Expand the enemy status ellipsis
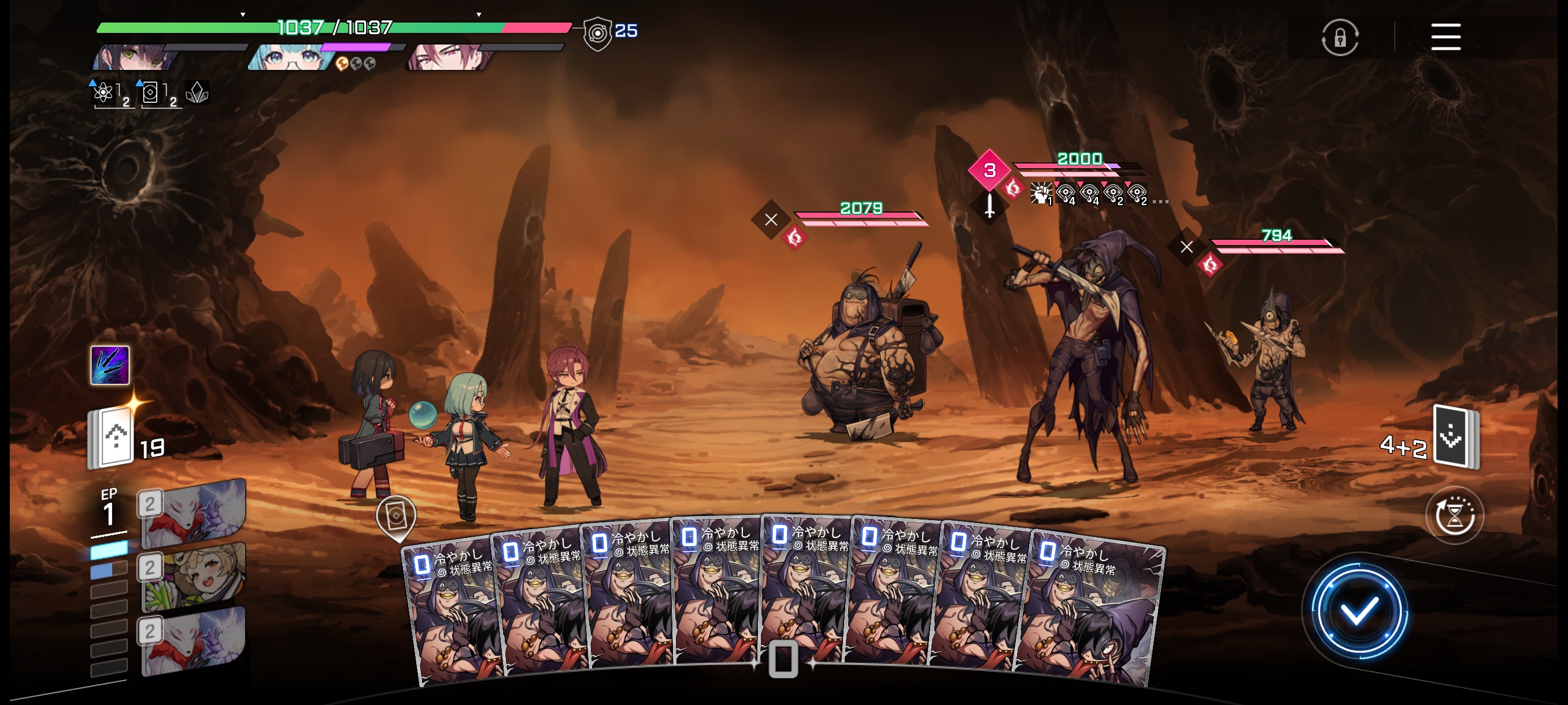The height and width of the screenshot is (705, 1568). pyautogui.click(x=1160, y=201)
